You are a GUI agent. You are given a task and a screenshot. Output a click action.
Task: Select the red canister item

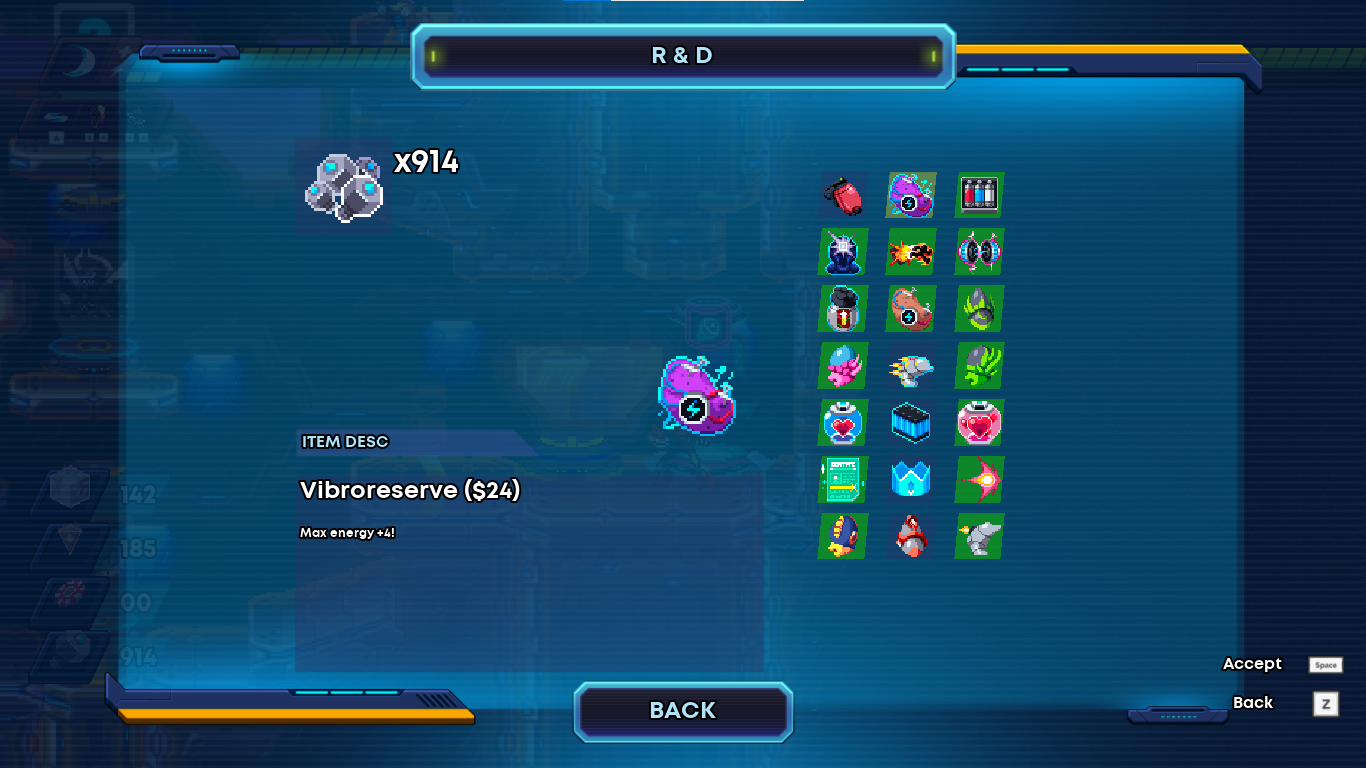(843, 195)
